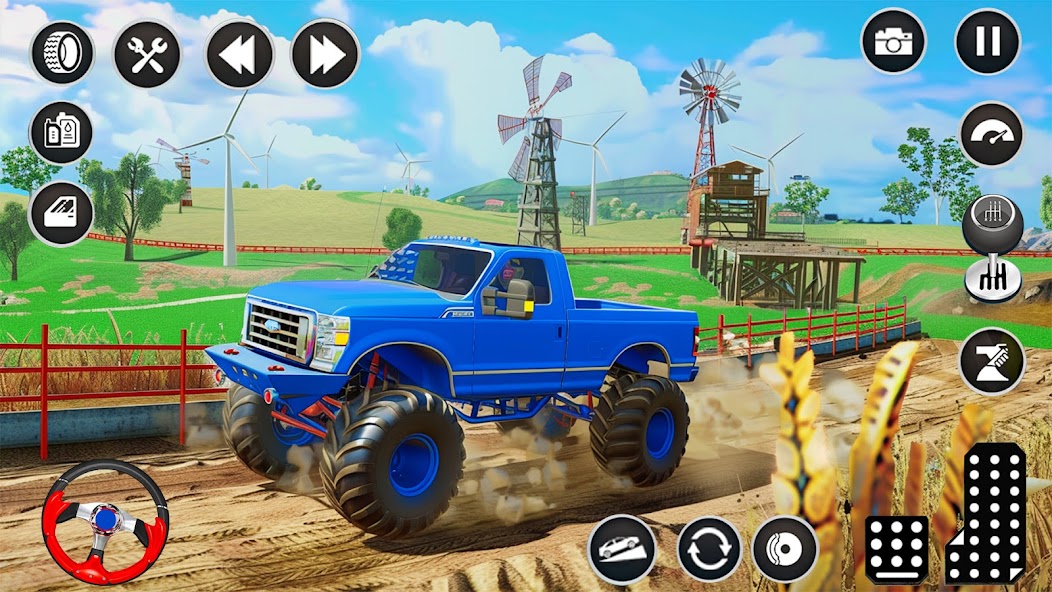1052x592 pixels.
Task: Toggle the car door window icon
Action: pyautogui.click(x=61, y=213)
